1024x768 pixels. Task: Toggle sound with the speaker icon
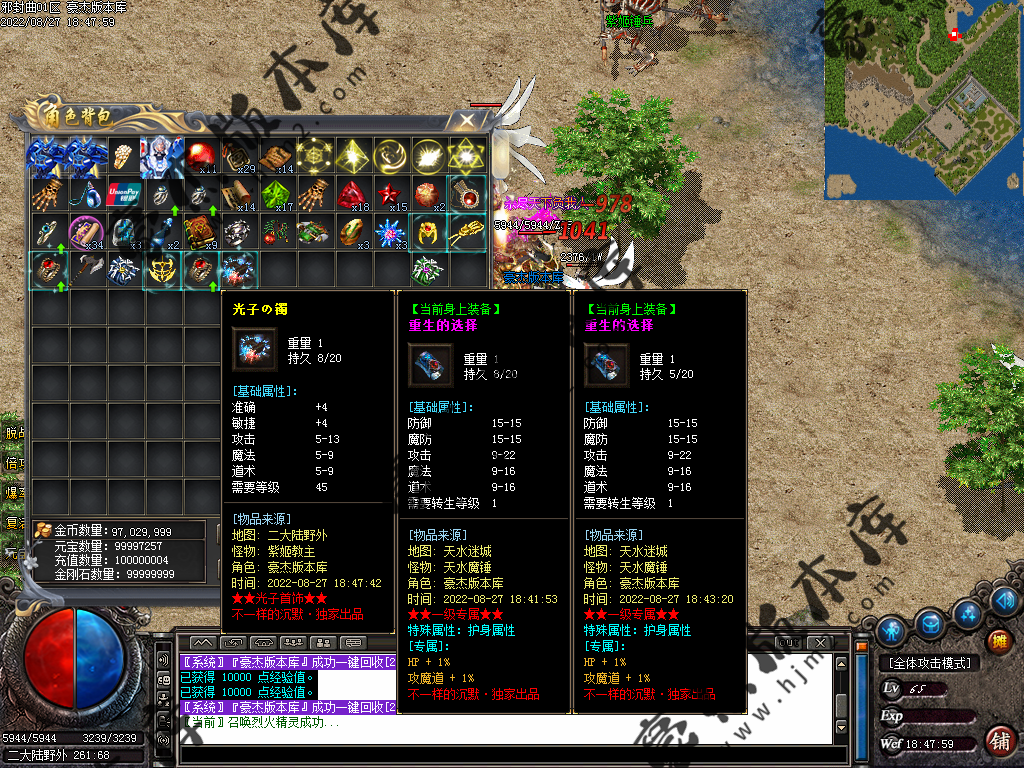(x=1005, y=601)
